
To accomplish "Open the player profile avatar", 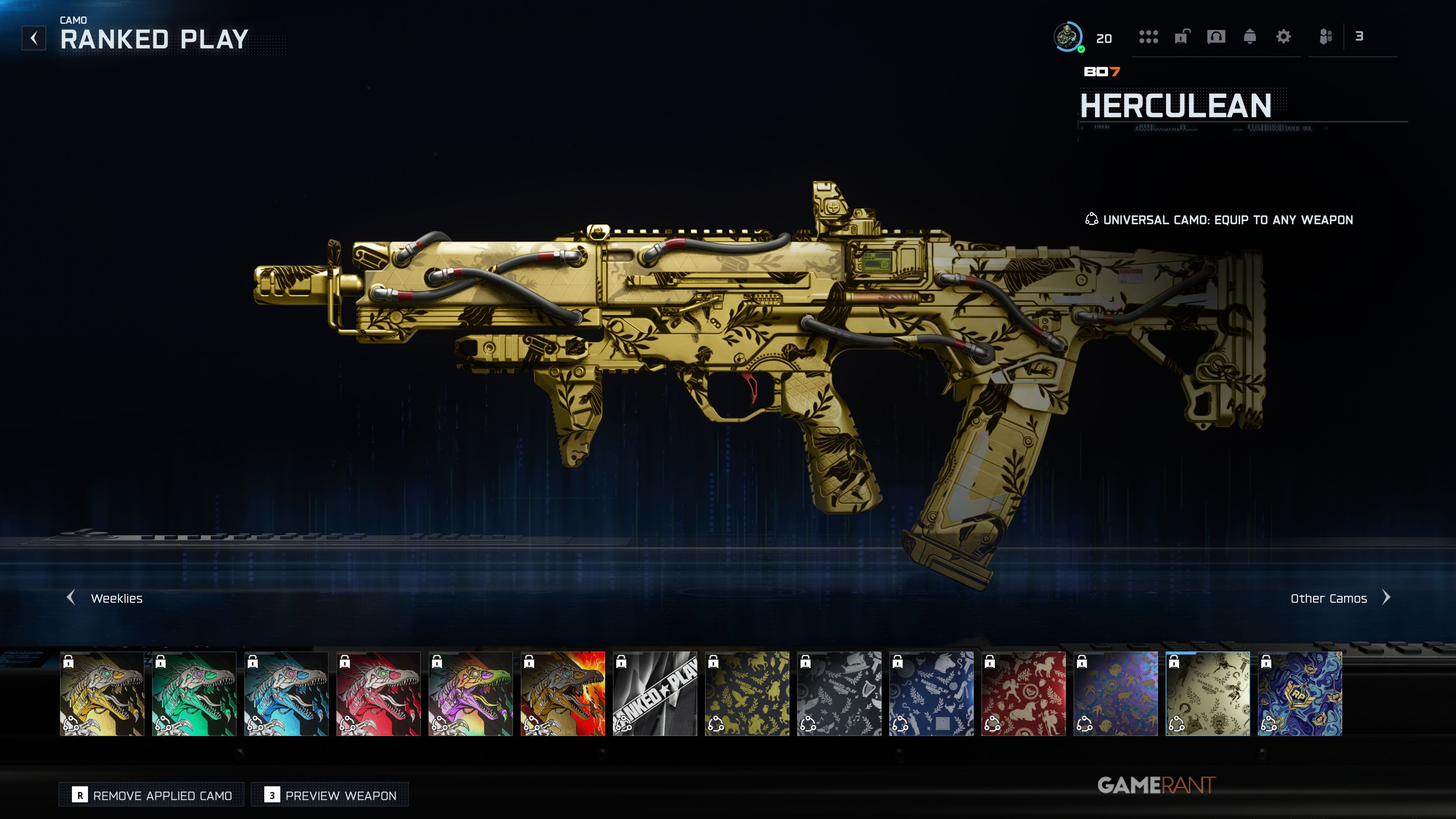I will pos(1068,37).
